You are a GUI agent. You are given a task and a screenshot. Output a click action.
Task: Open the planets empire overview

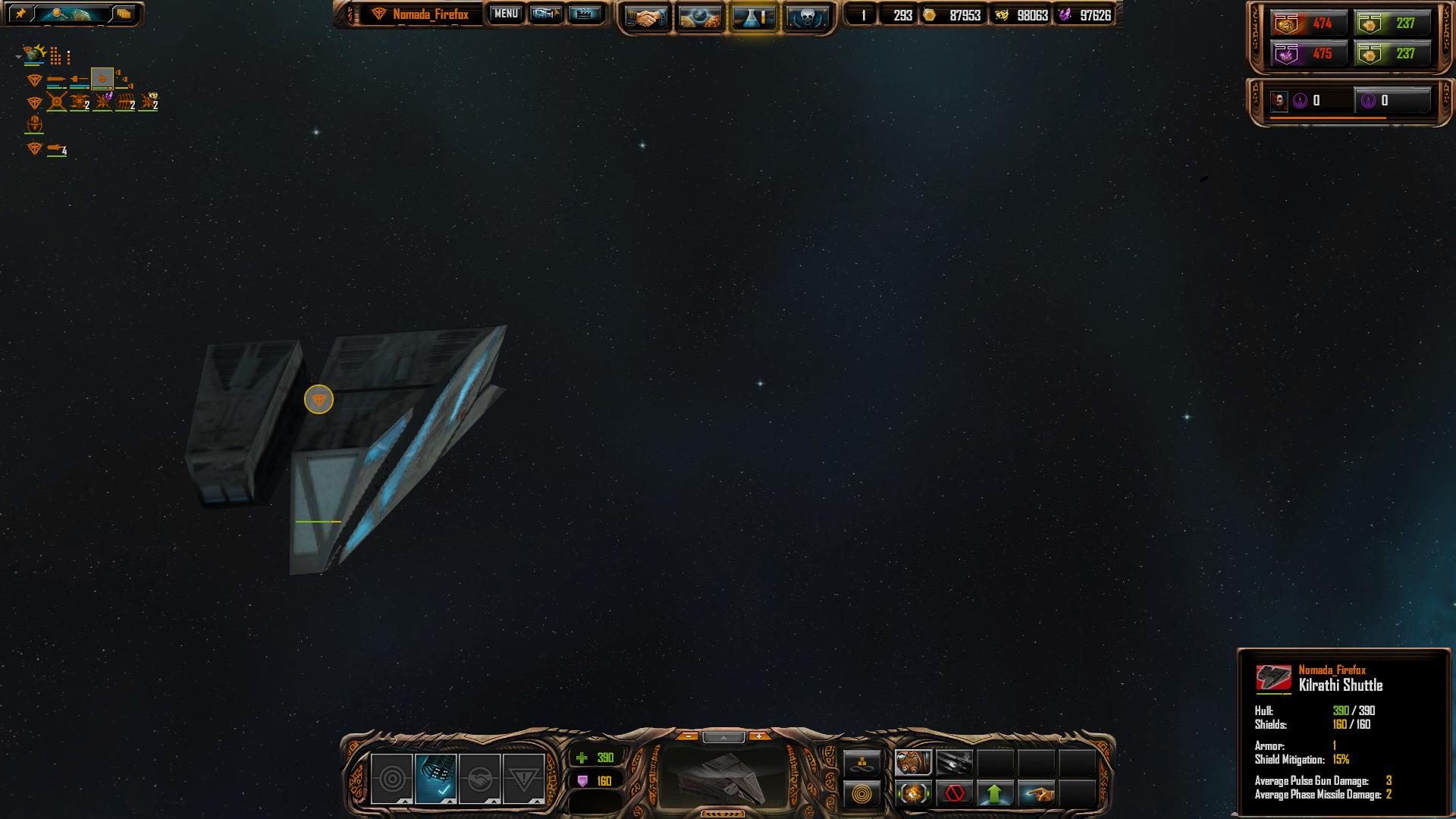(x=698, y=17)
